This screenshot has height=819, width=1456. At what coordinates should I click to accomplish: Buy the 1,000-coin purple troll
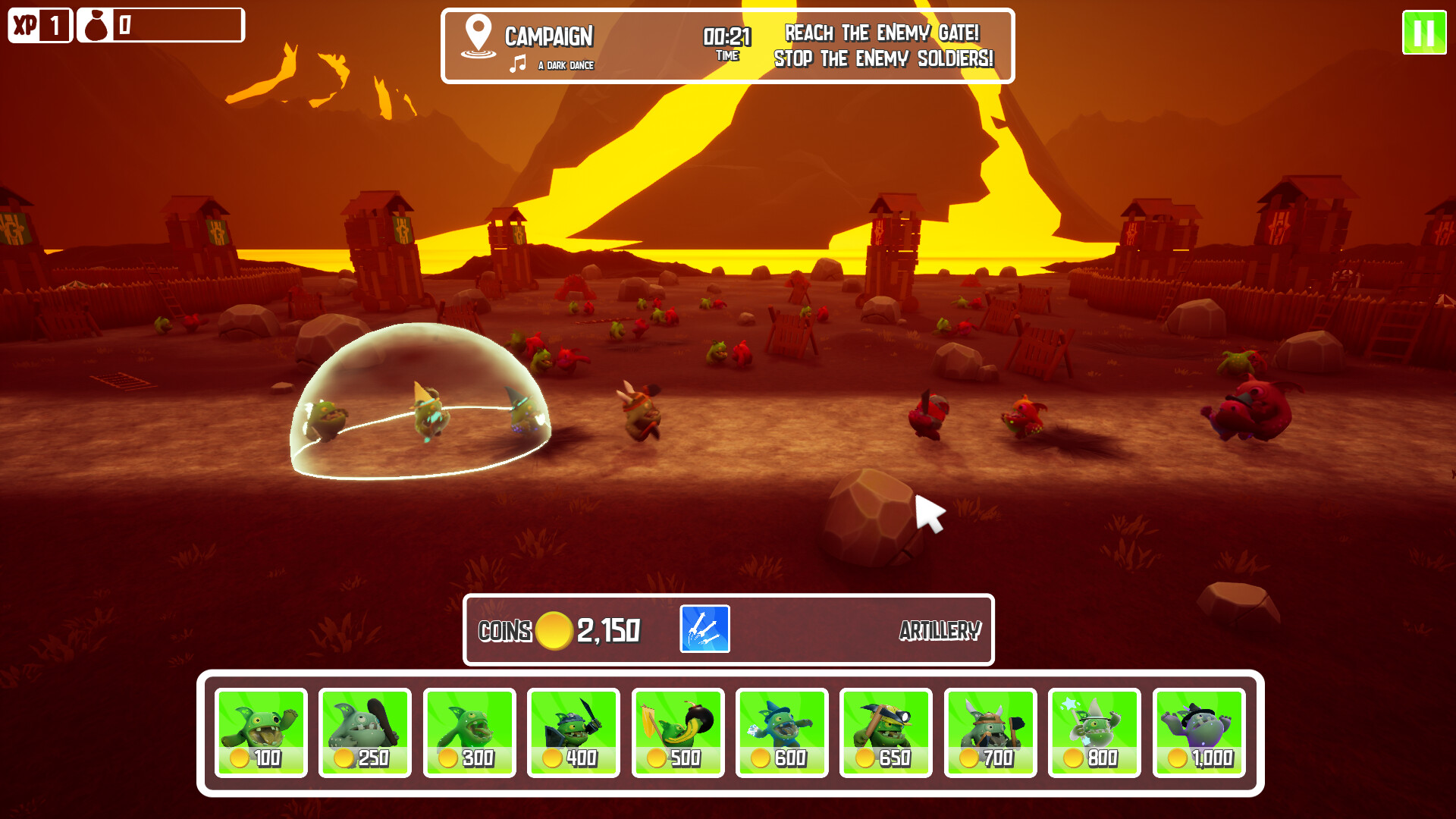[1199, 733]
